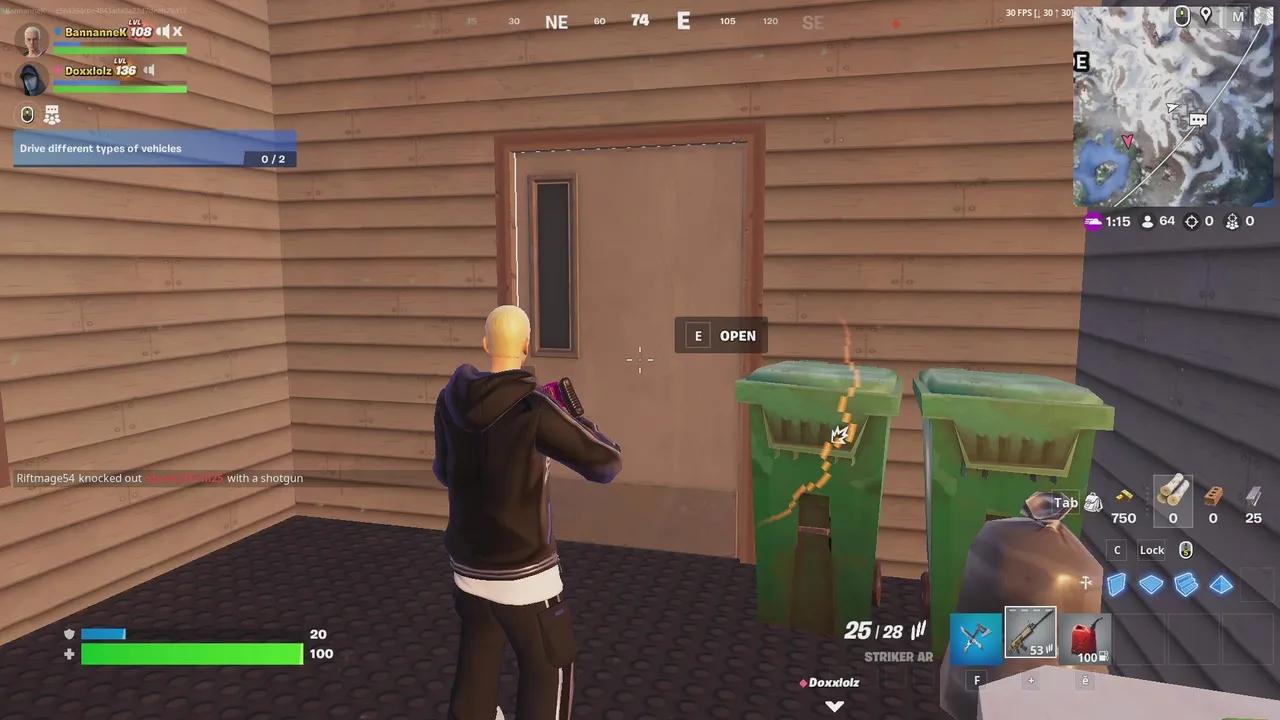Image resolution: width=1280 pixels, height=720 pixels.
Task: Select the wall build piece icon
Action: coord(1117,585)
